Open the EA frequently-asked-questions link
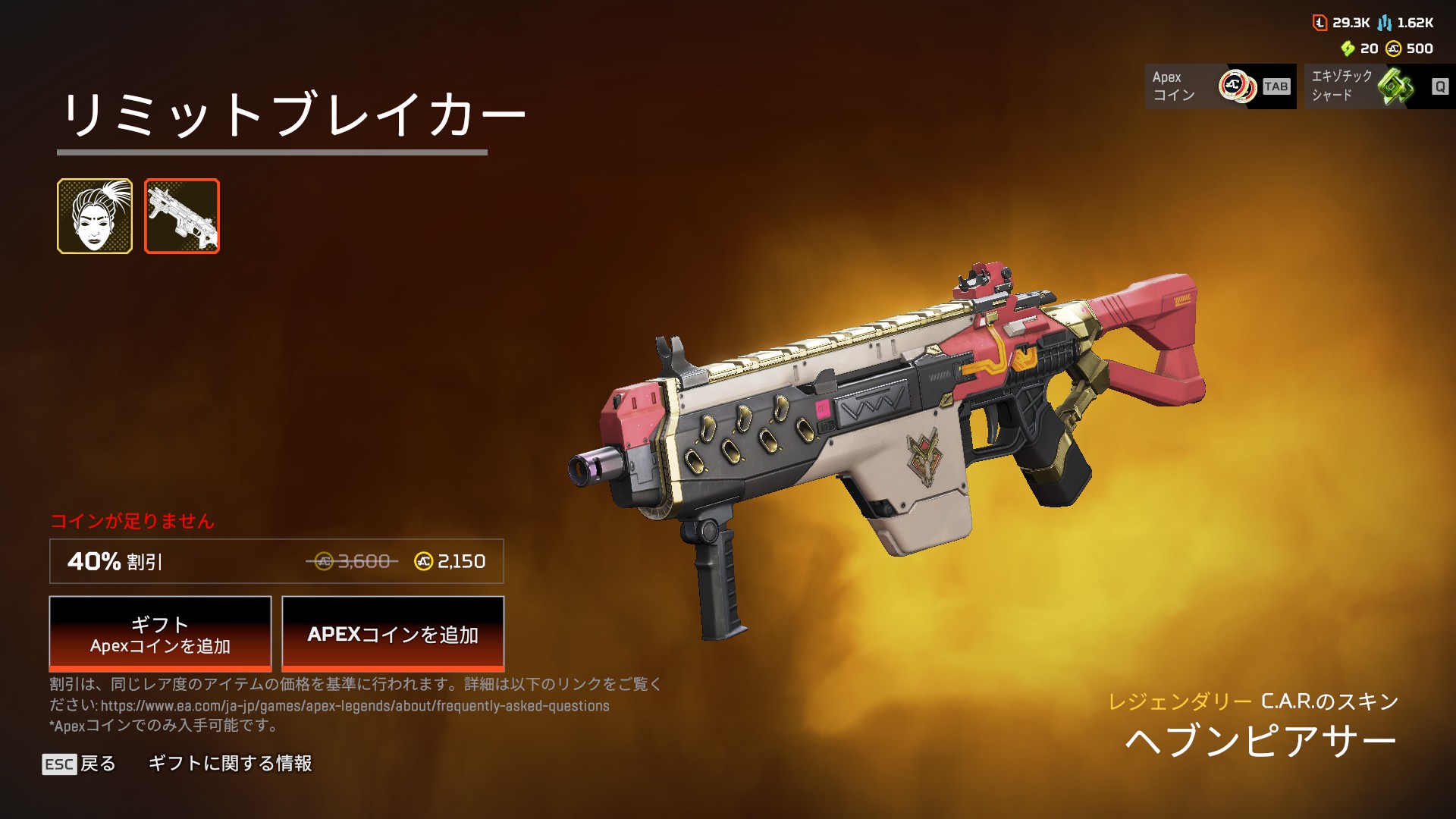Viewport: 1456px width, 819px height. click(355, 706)
